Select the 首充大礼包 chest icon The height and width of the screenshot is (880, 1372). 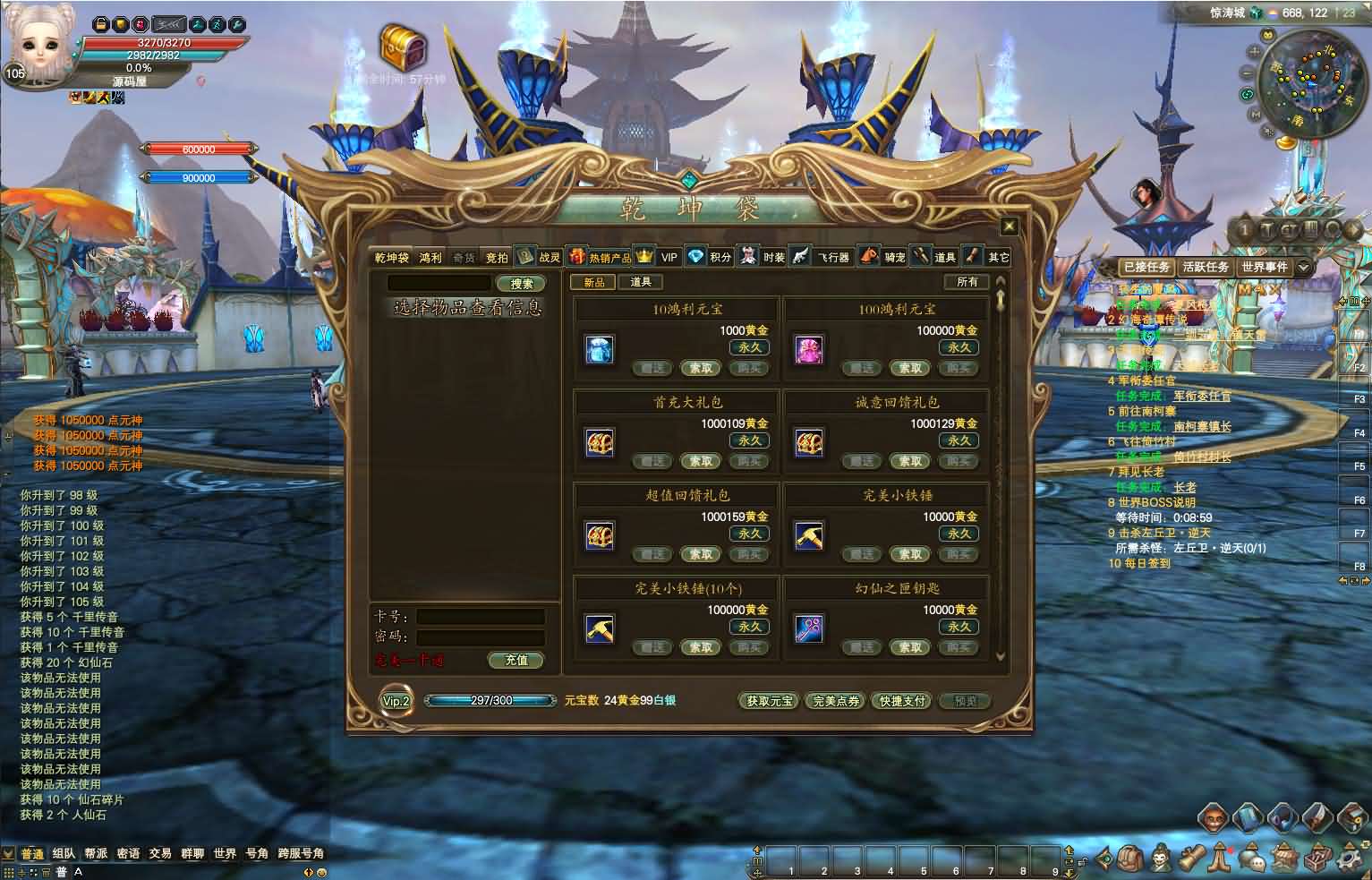tap(599, 442)
